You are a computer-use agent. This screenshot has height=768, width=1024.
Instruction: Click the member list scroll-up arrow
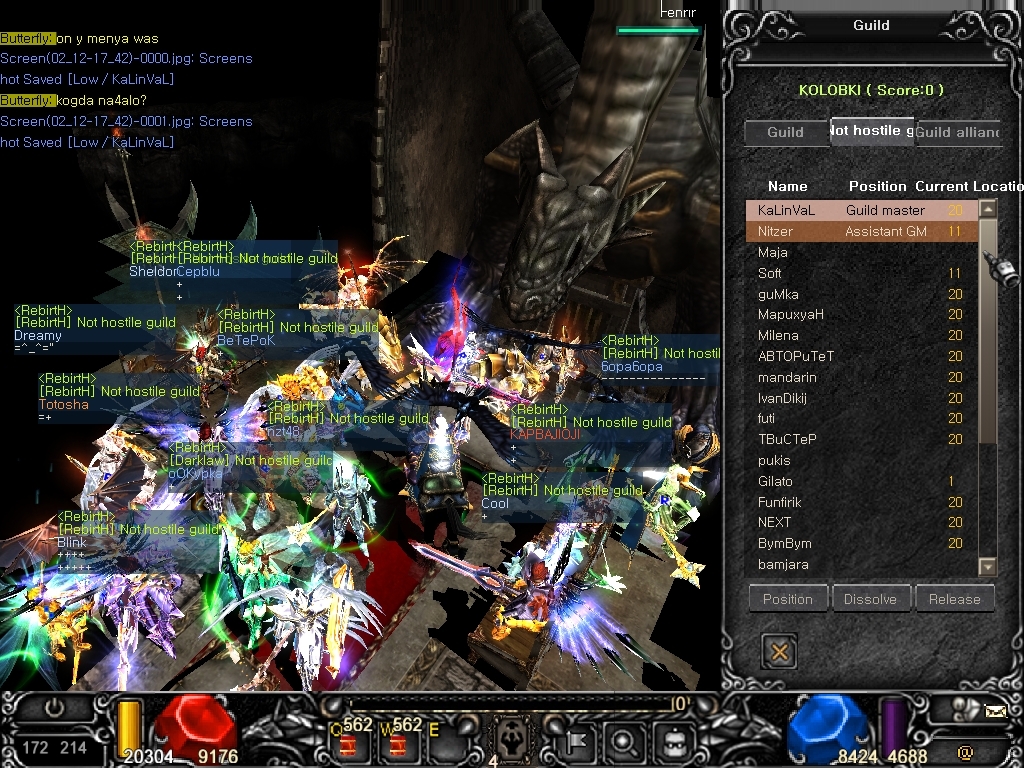pos(987,209)
